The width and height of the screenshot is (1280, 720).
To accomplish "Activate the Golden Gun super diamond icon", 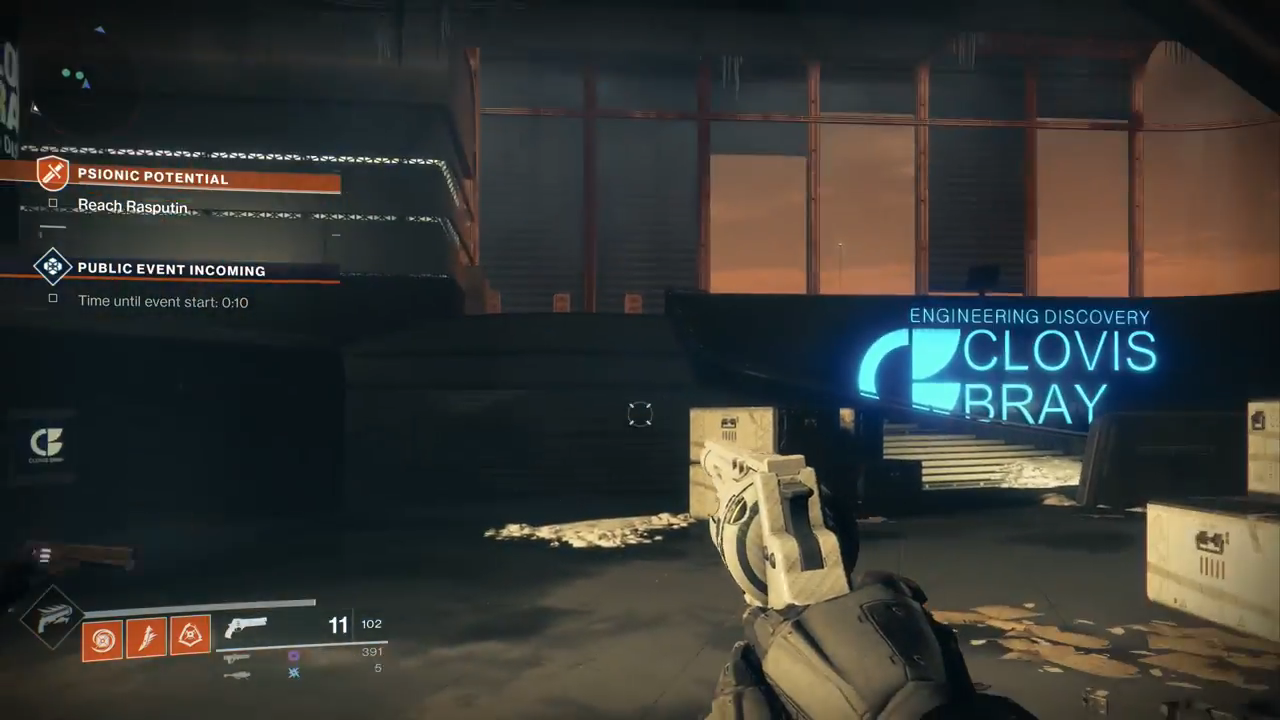I will pyautogui.click(x=48, y=618).
